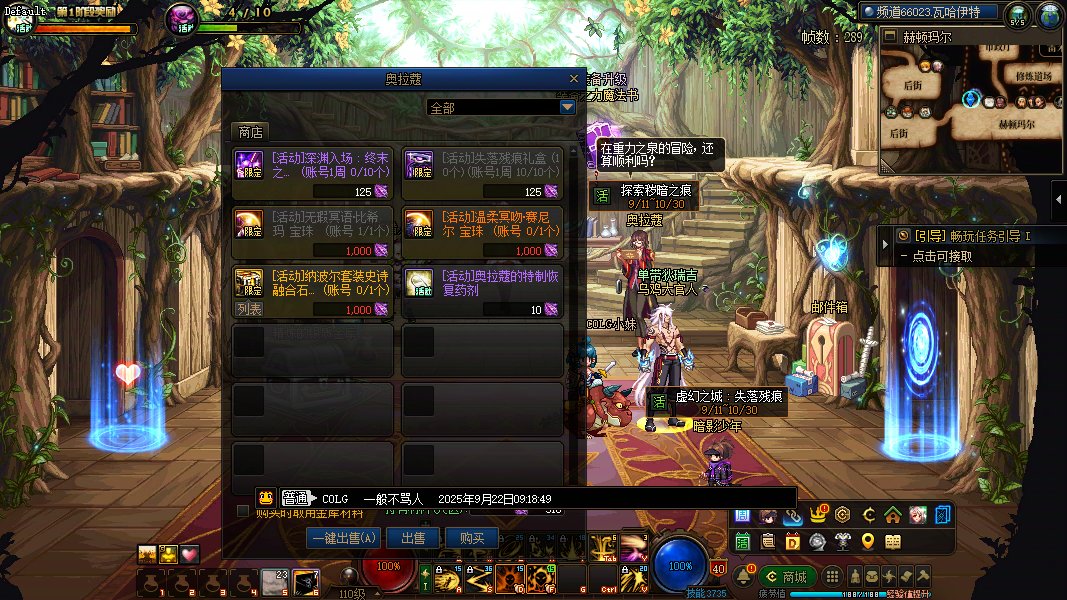Click the 购买 buy button
The image size is (1067, 600).
[x=471, y=538]
